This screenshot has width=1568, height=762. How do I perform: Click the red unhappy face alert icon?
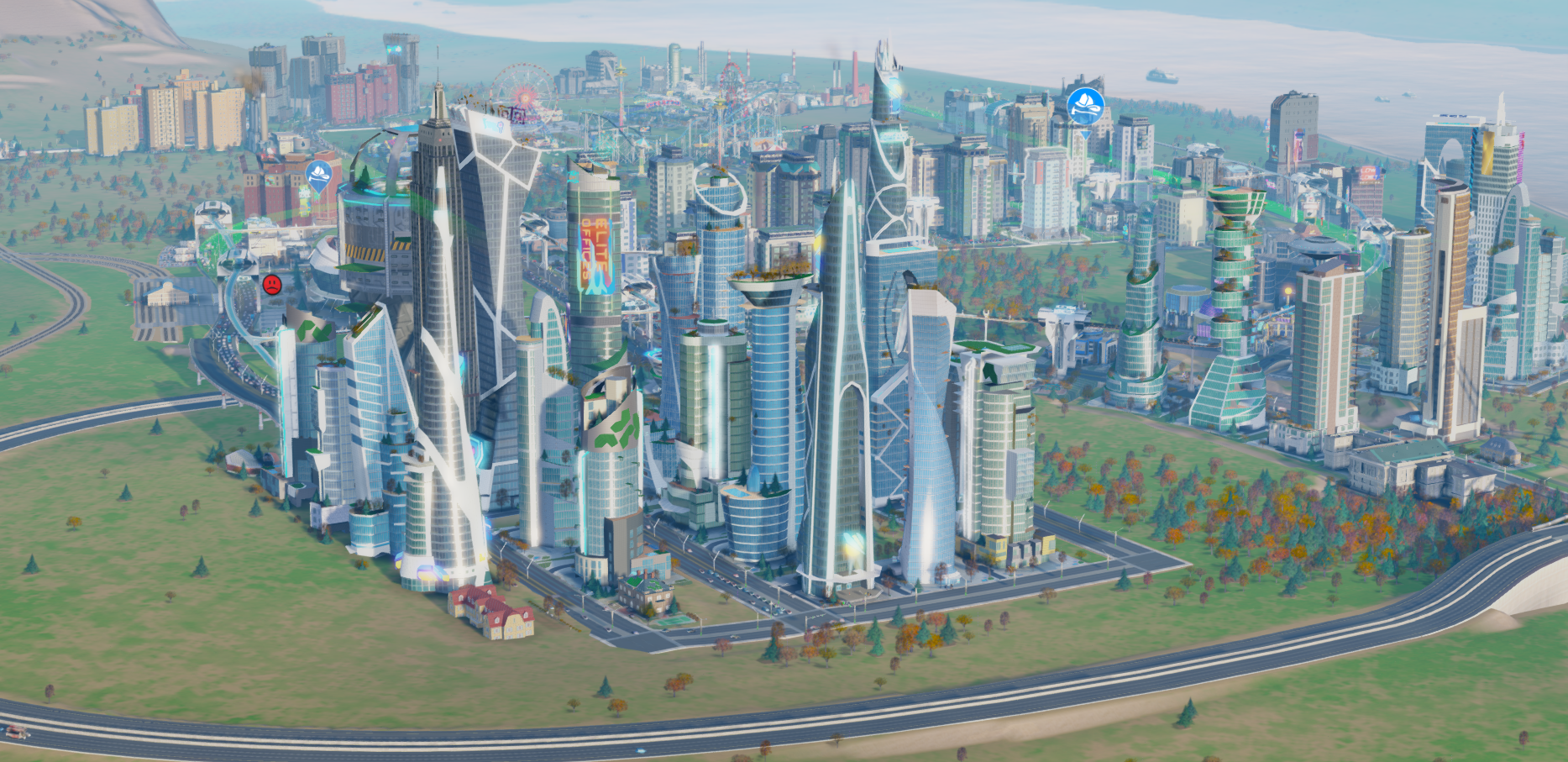tap(271, 284)
